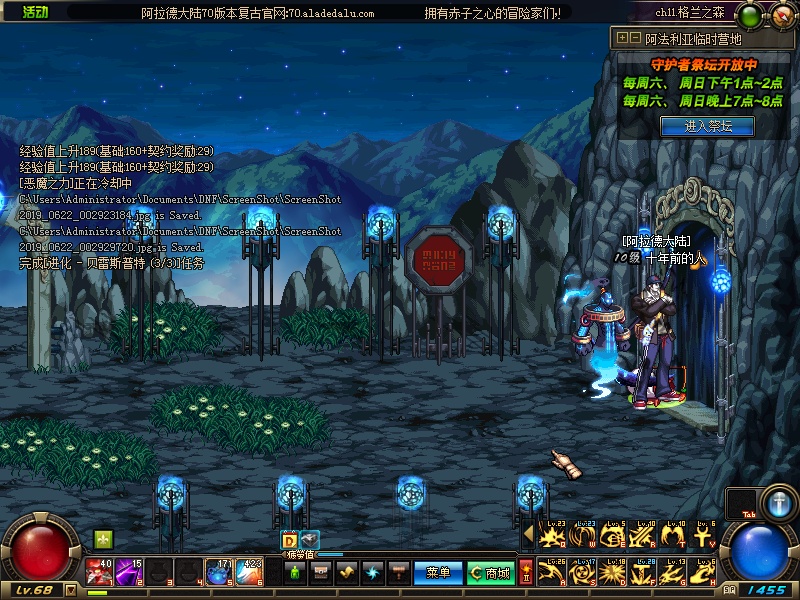Click the 进入祭坛 button

pyautogui.click(x=707, y=126)
